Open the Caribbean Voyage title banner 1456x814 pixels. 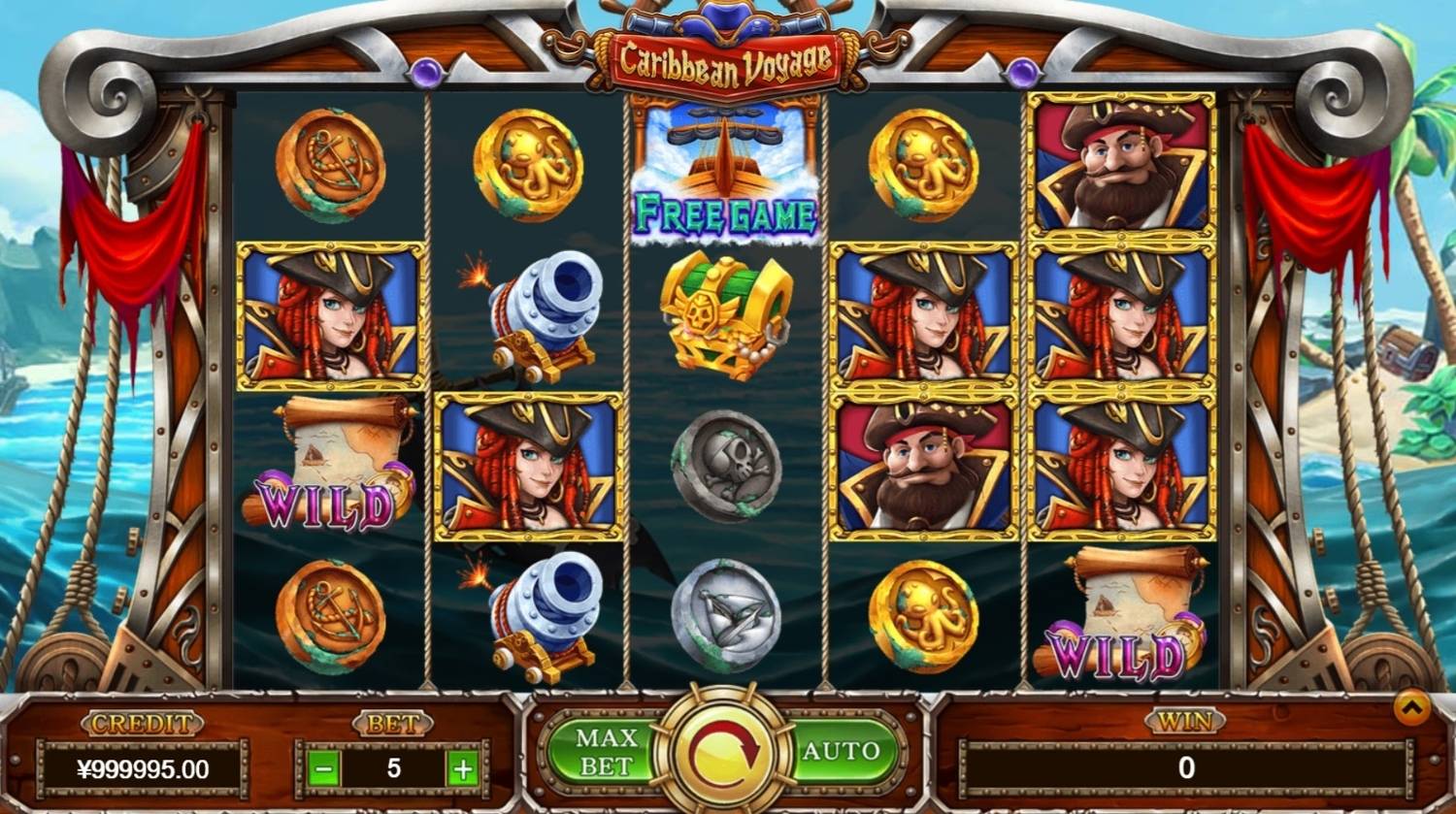coord(722,58)
